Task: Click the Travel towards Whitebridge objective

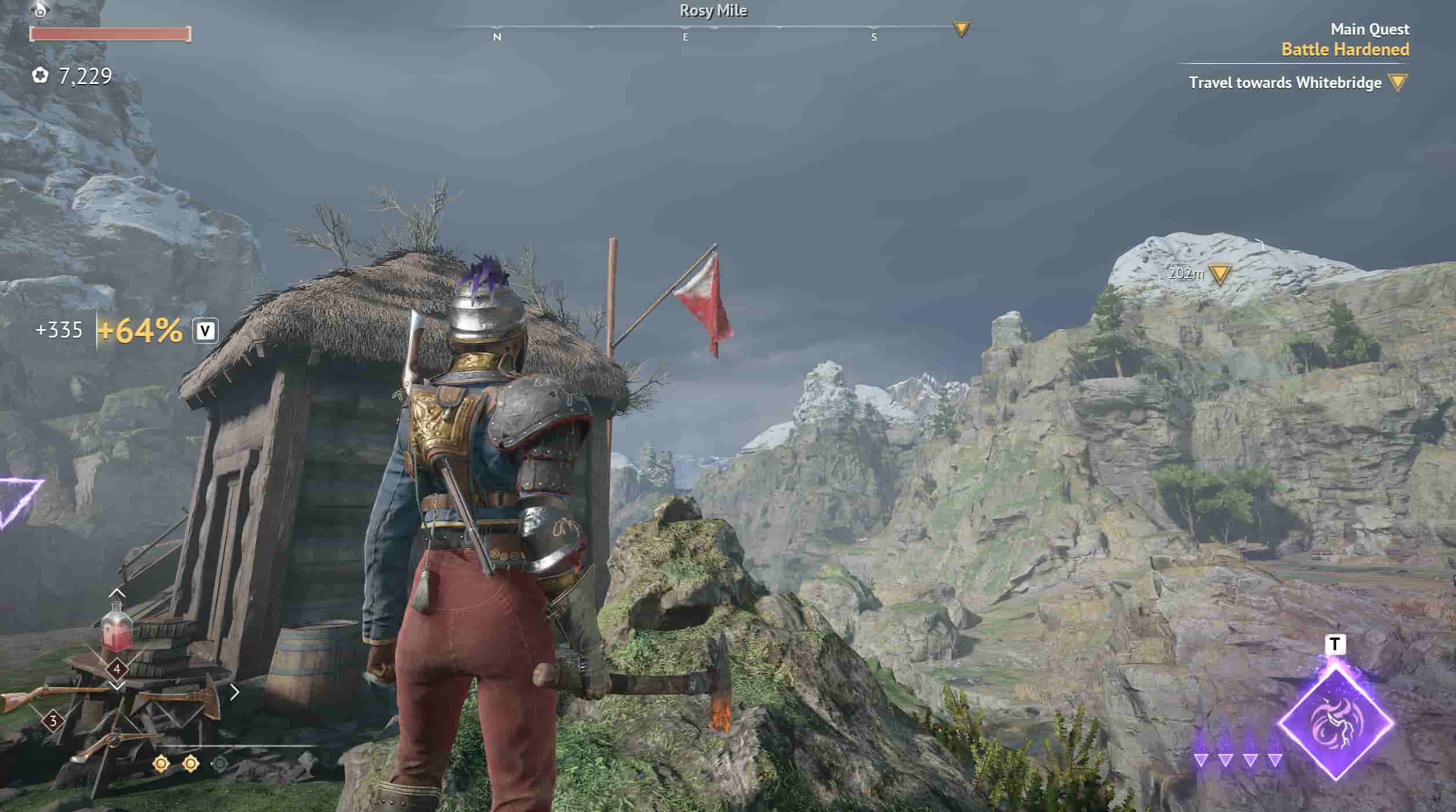Action: pos(1285,83)
